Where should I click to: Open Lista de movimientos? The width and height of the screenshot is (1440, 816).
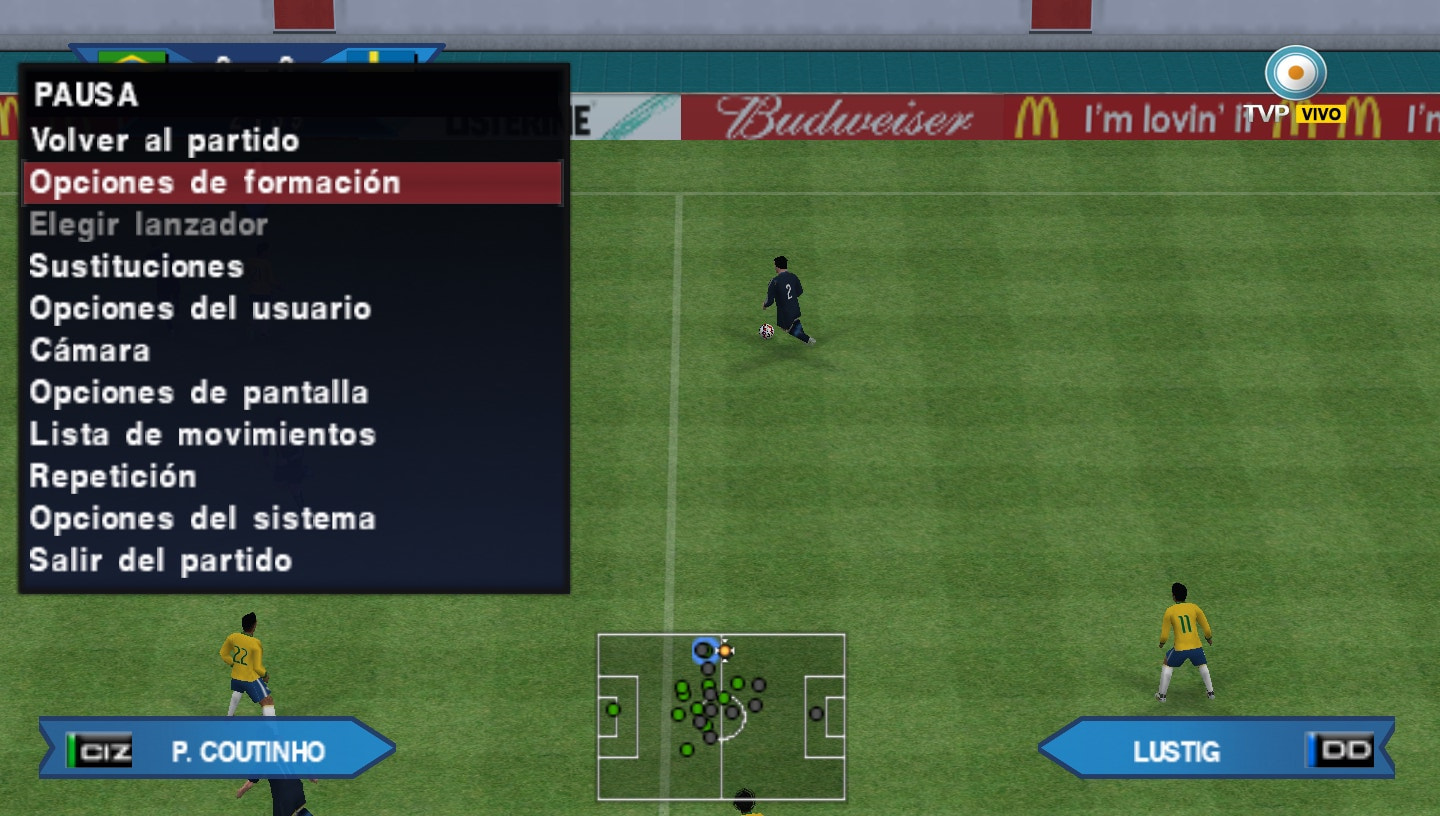coord(204,434)
